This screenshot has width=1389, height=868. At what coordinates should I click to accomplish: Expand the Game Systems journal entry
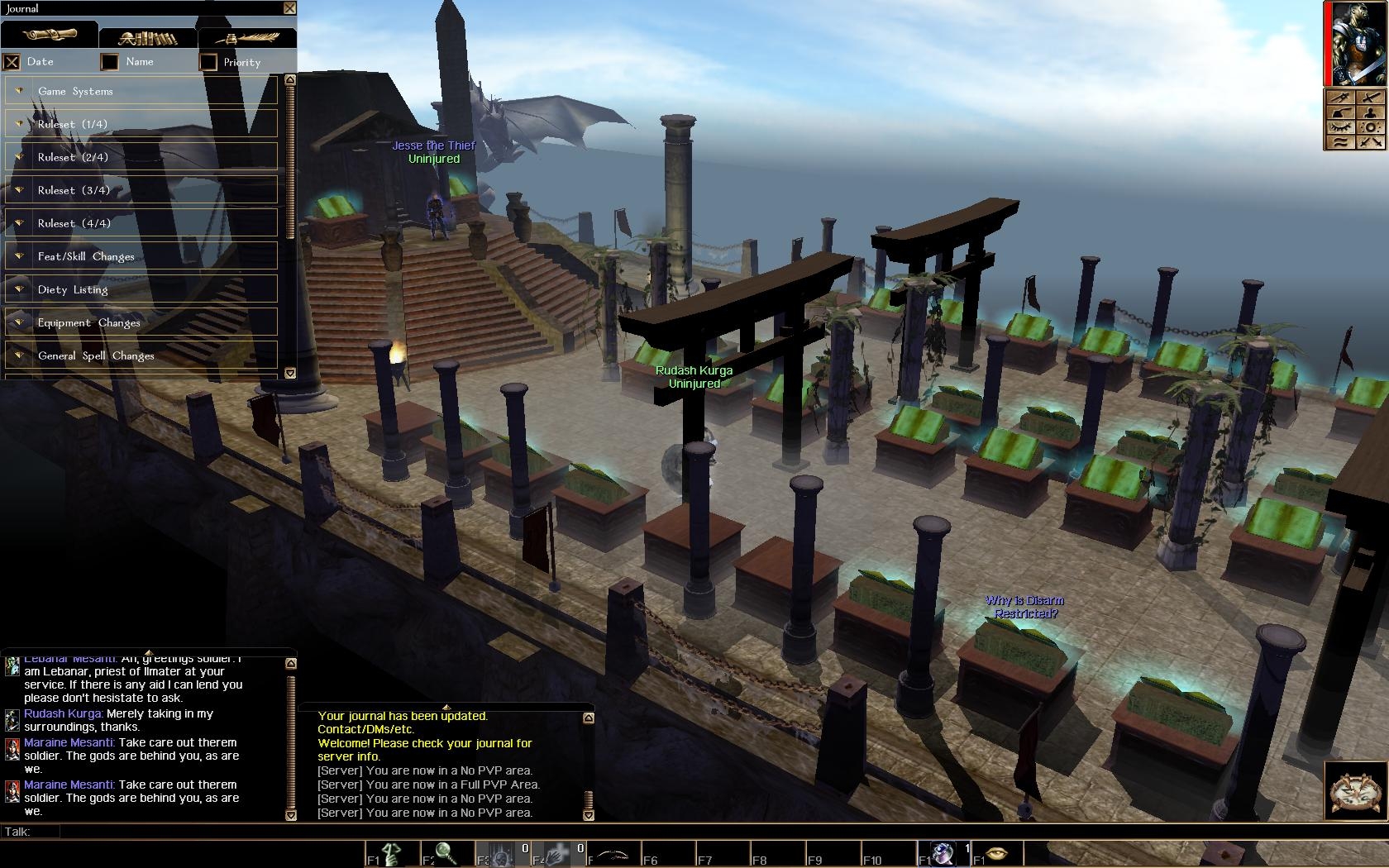[x=141, y=91]
